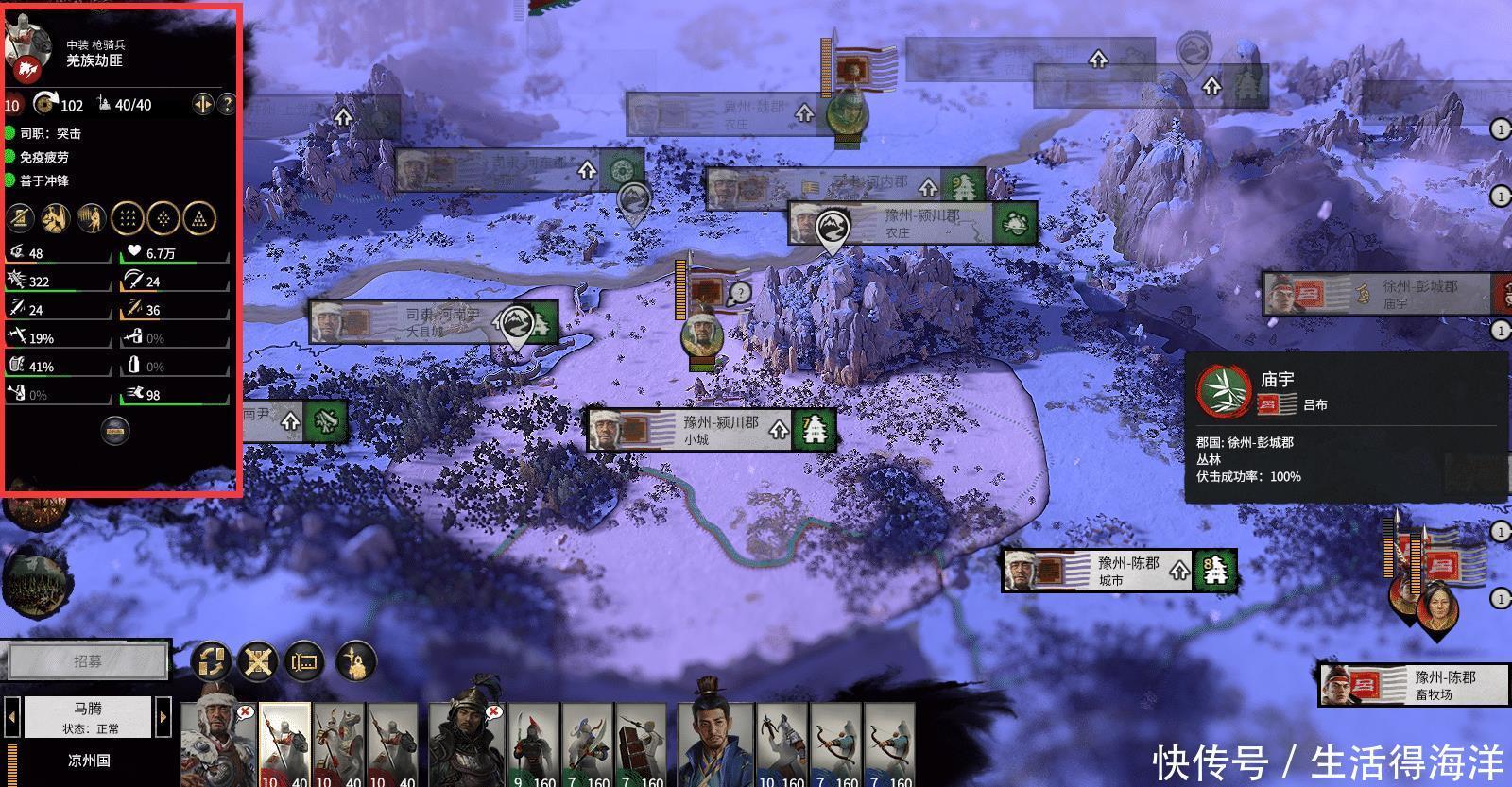Switch to the next general with right arrow
Screen dimensions: 1512x787
coord(163,717)
